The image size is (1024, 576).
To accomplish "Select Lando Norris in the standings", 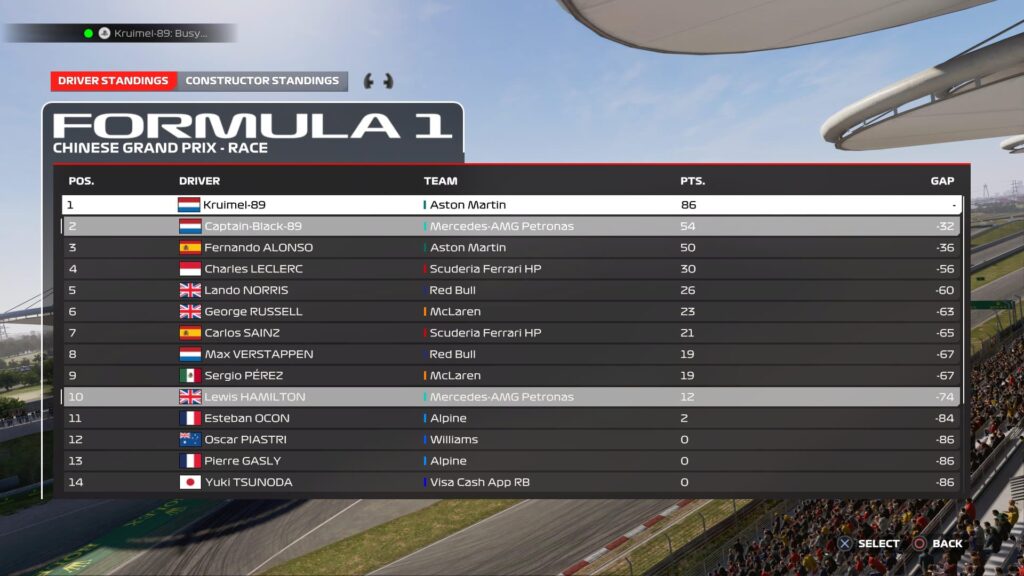I will 511,290.
